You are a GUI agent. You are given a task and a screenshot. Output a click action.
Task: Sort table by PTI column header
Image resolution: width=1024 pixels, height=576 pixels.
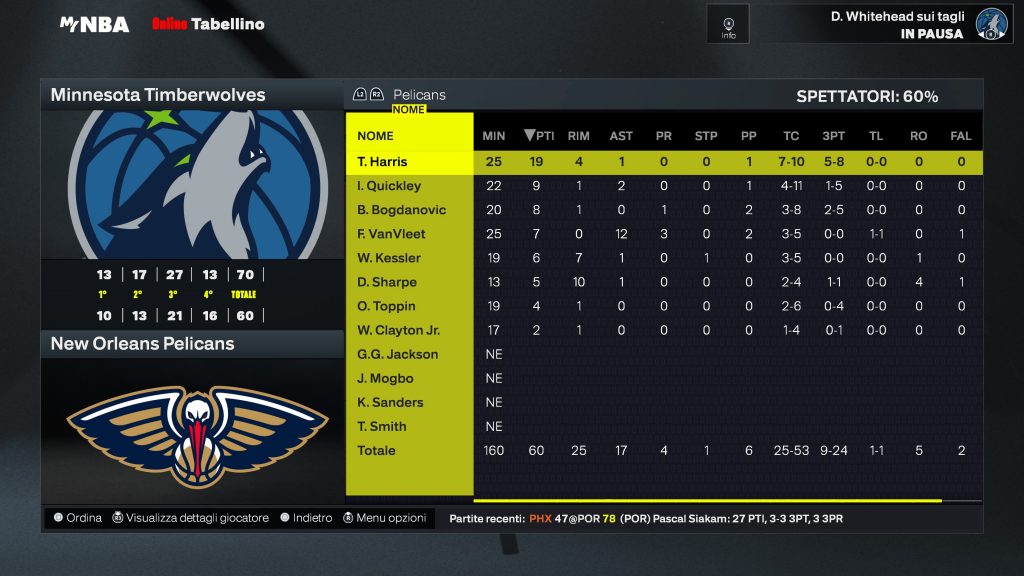tap(539, 136)
